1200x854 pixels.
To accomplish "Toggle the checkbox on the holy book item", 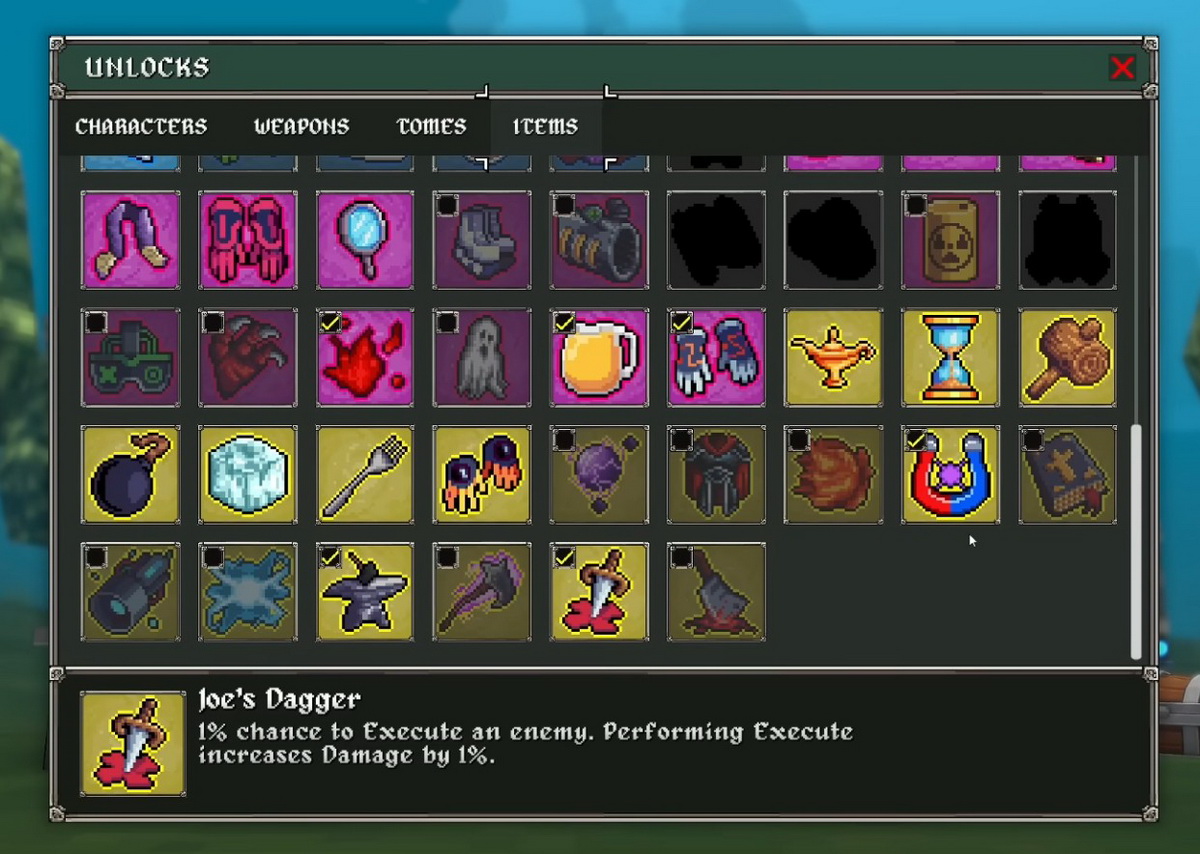I will coord(1032,440).
